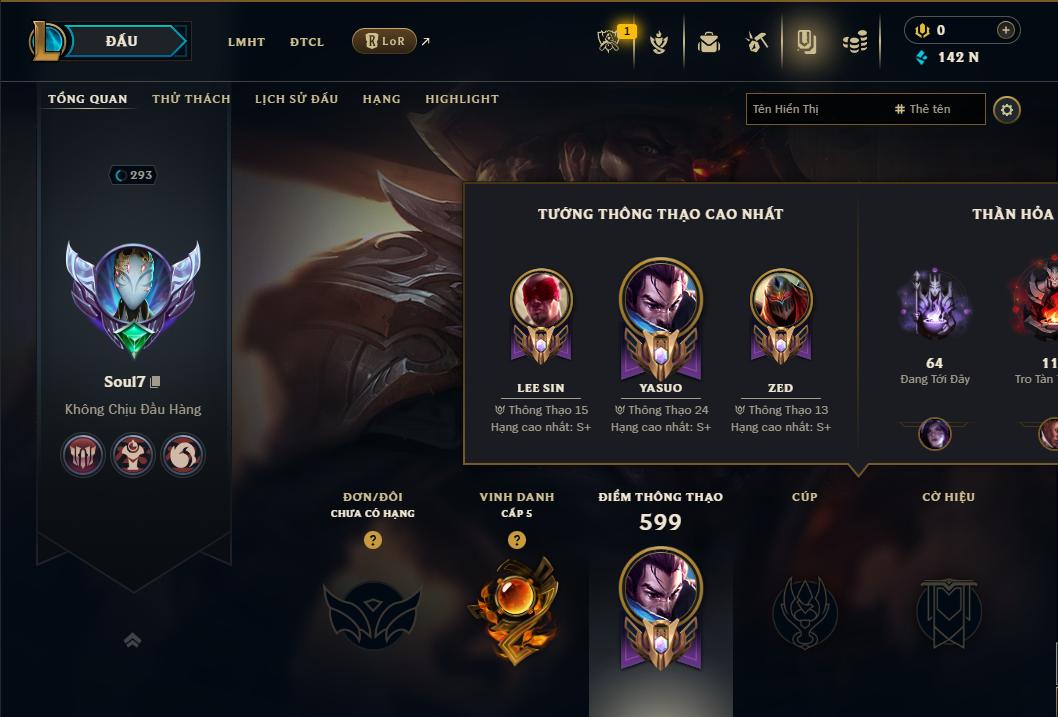Screen dimensions: 1058x717
Task: Click the Tên Hiển Thị search field
Action: pos(815,109)
